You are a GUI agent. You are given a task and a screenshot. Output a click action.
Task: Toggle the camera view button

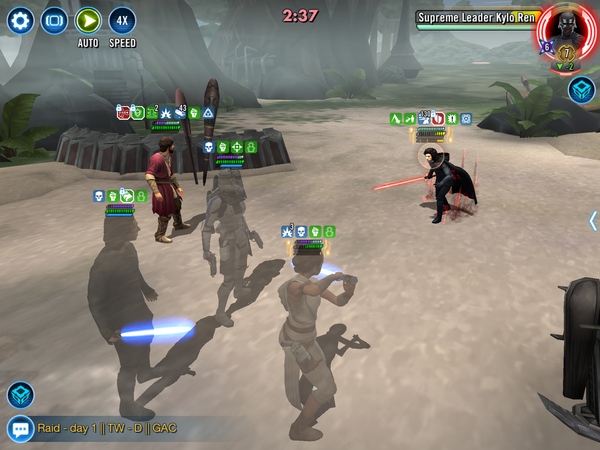coord(54,20)
